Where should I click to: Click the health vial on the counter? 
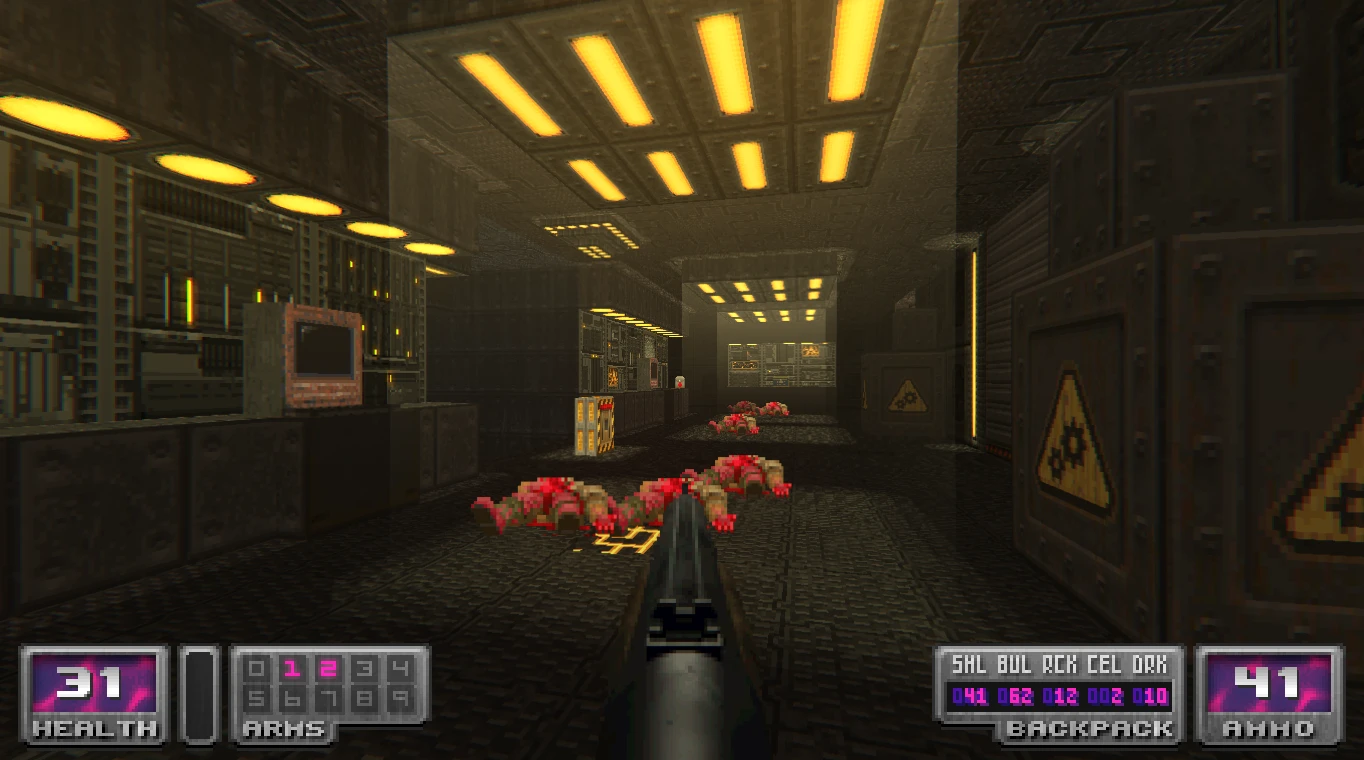click(x=680, y=383)
